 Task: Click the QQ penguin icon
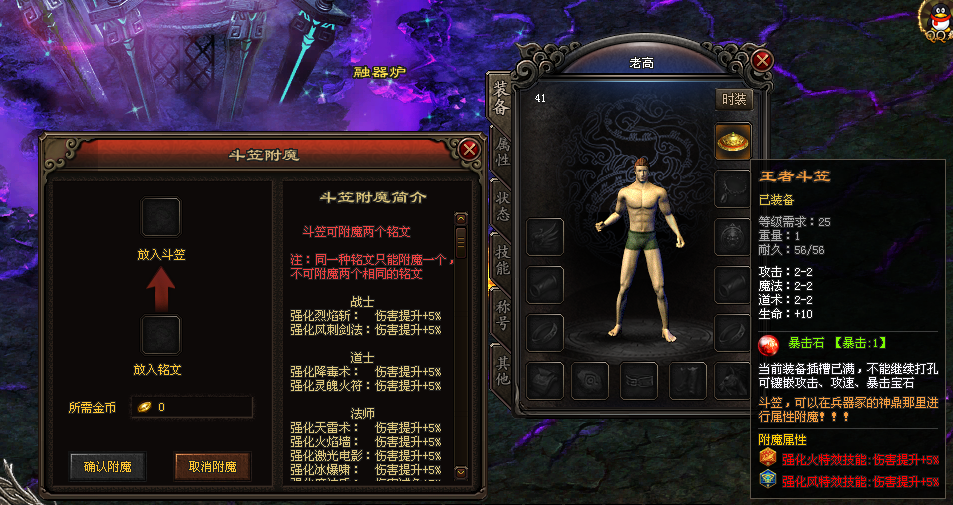(938, 19)
